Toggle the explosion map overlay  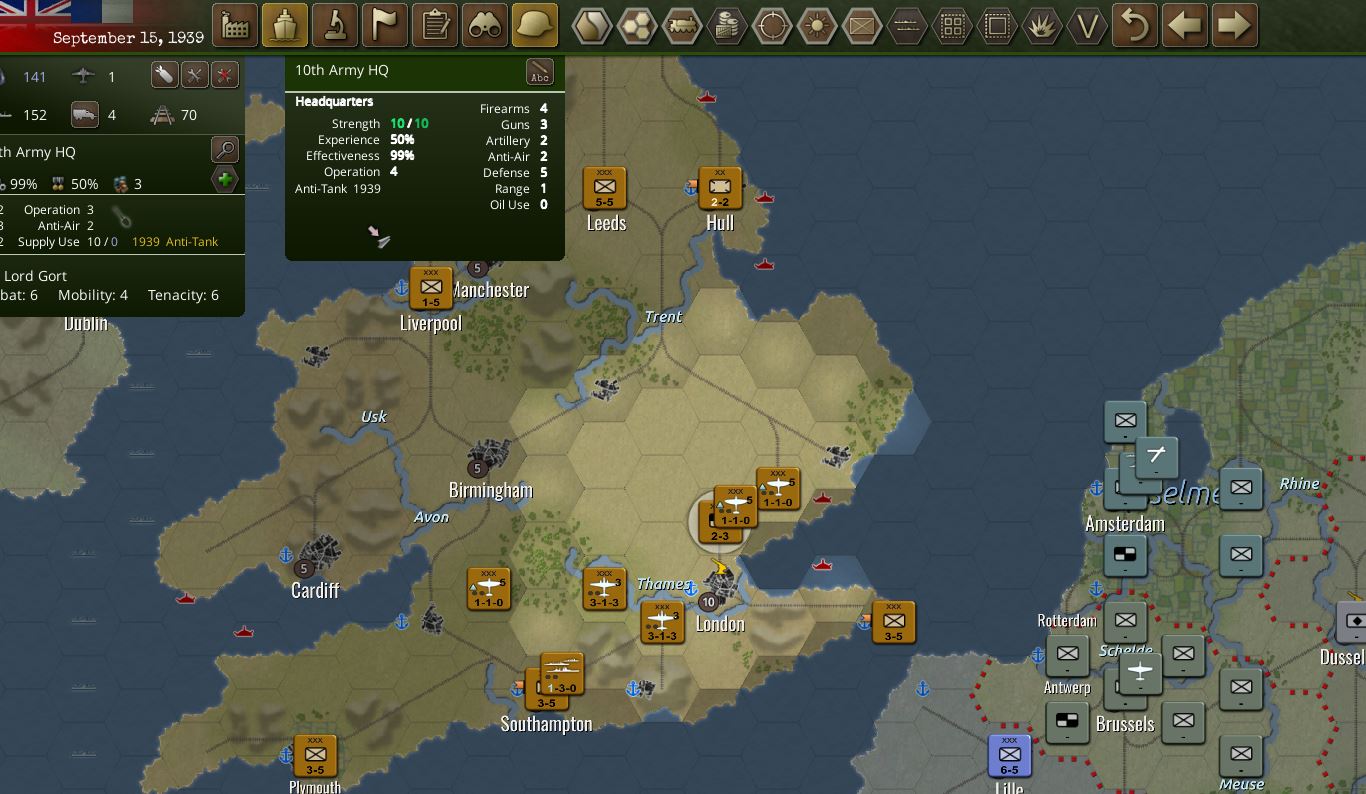[1042, 26]
